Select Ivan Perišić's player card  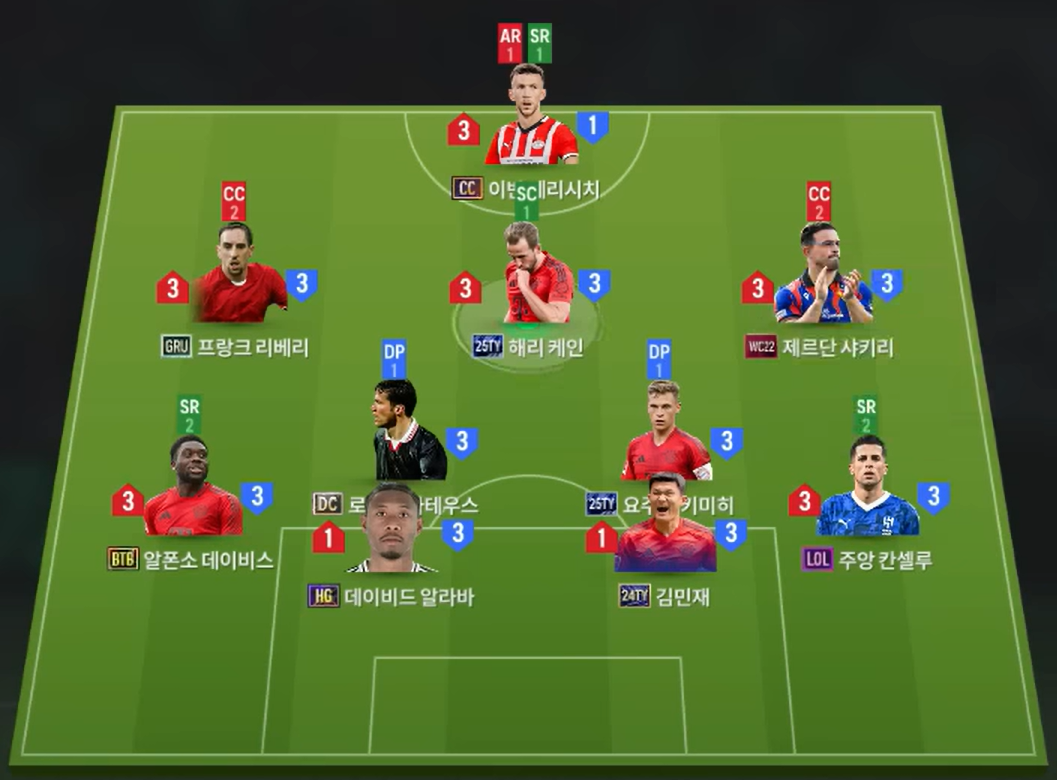point(531,120)
